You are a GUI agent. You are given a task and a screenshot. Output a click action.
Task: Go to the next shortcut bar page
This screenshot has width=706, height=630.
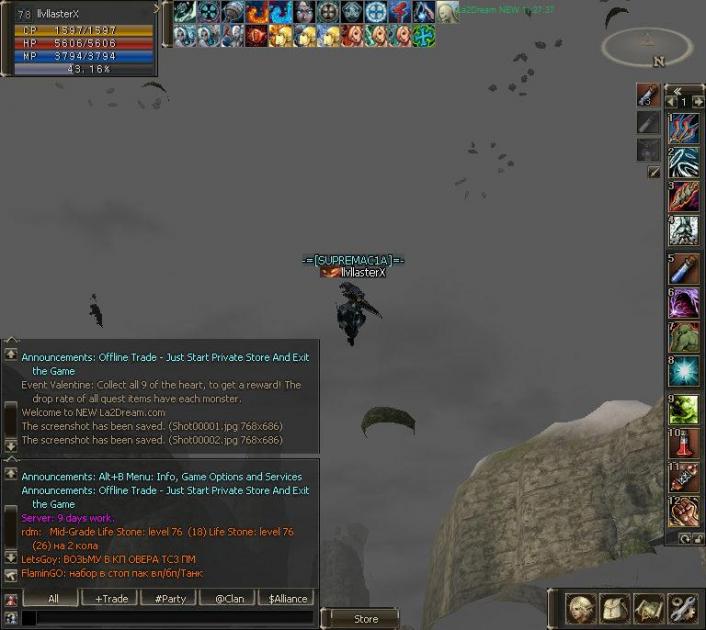coord(697,102)
